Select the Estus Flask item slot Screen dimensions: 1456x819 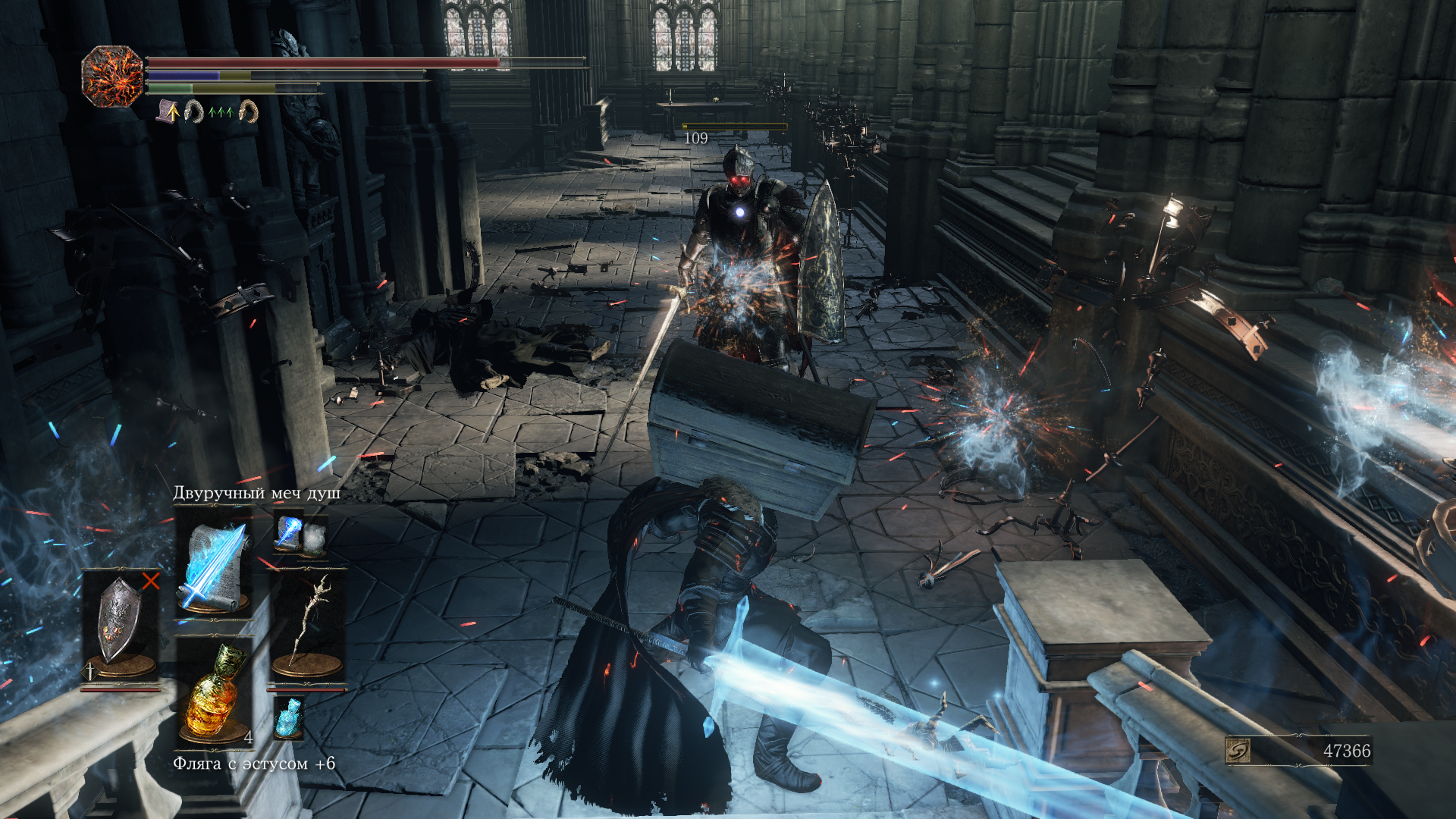[215, 692]
